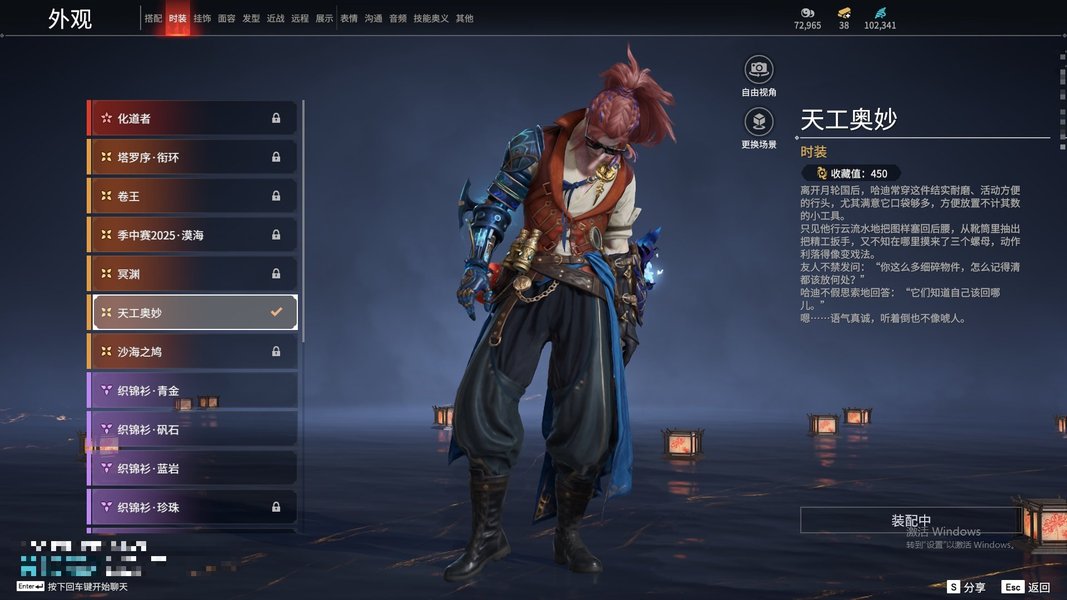Select the 近战 melee tab

(x=275, y=18)
